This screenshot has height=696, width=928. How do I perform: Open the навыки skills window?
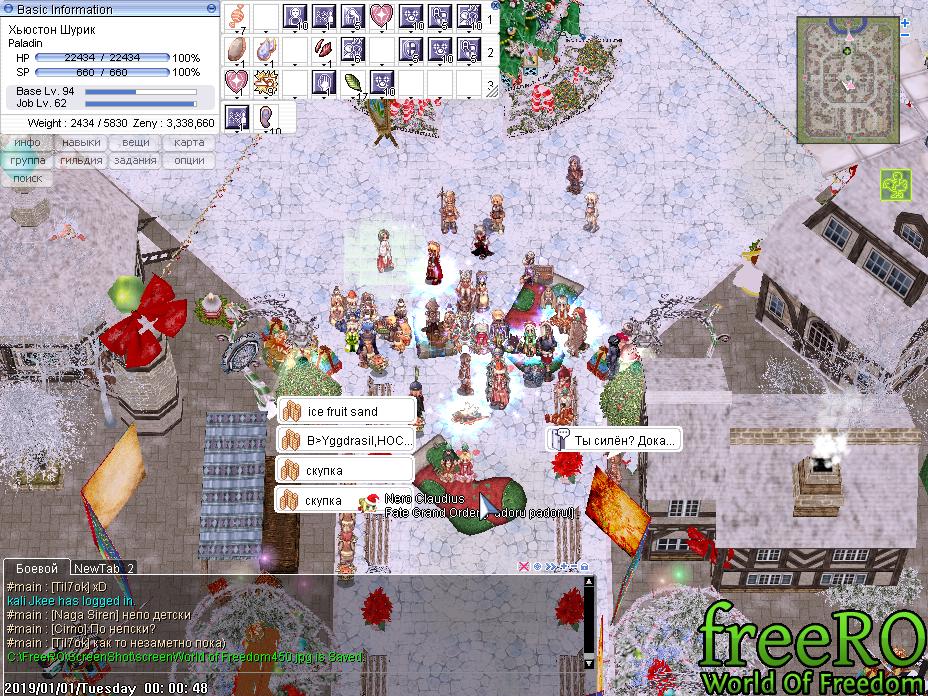[x=82, y=143]
